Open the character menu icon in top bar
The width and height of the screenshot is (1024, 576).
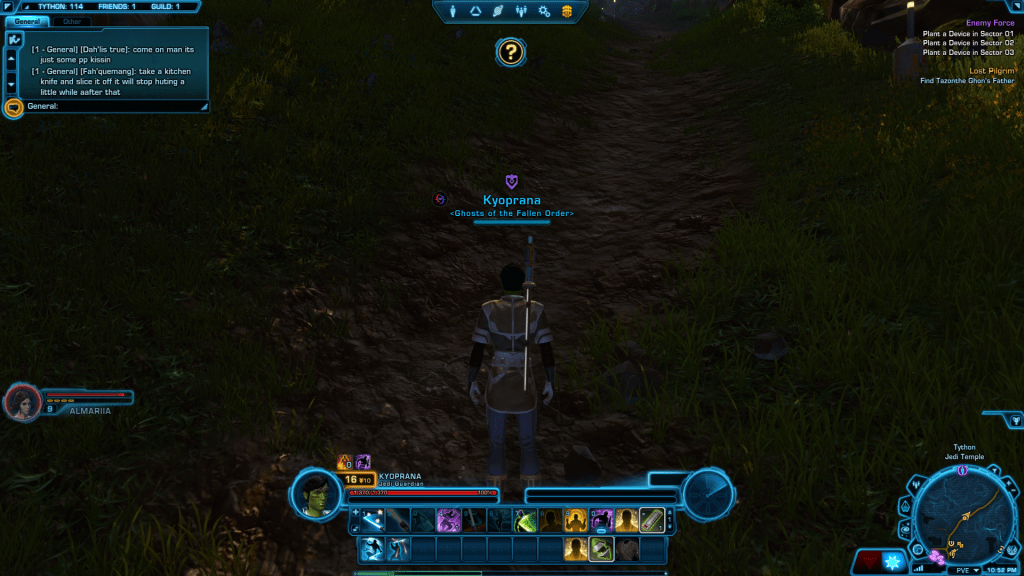(x=453, y=11)
